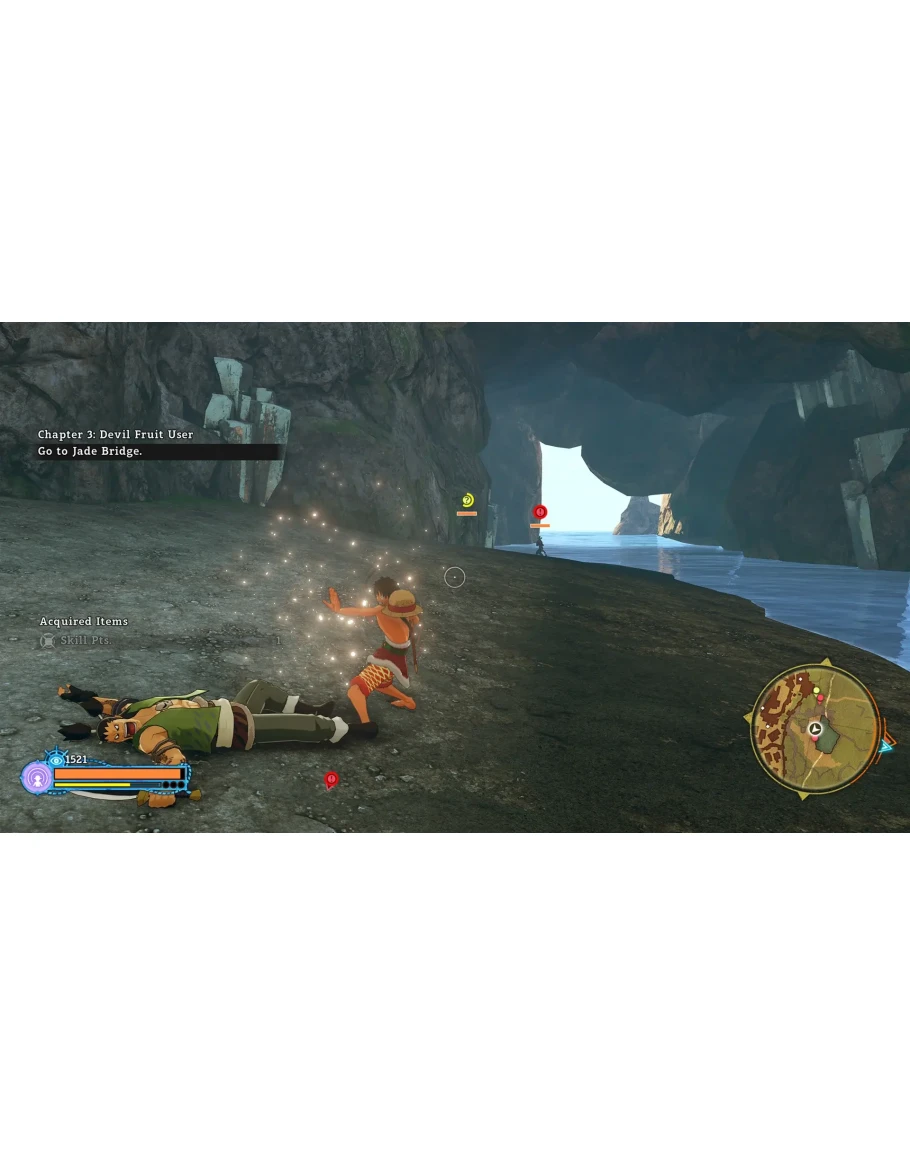910x1155 pixels.
Task: Click the purple character portrait icon
Action: pos(37,777)
